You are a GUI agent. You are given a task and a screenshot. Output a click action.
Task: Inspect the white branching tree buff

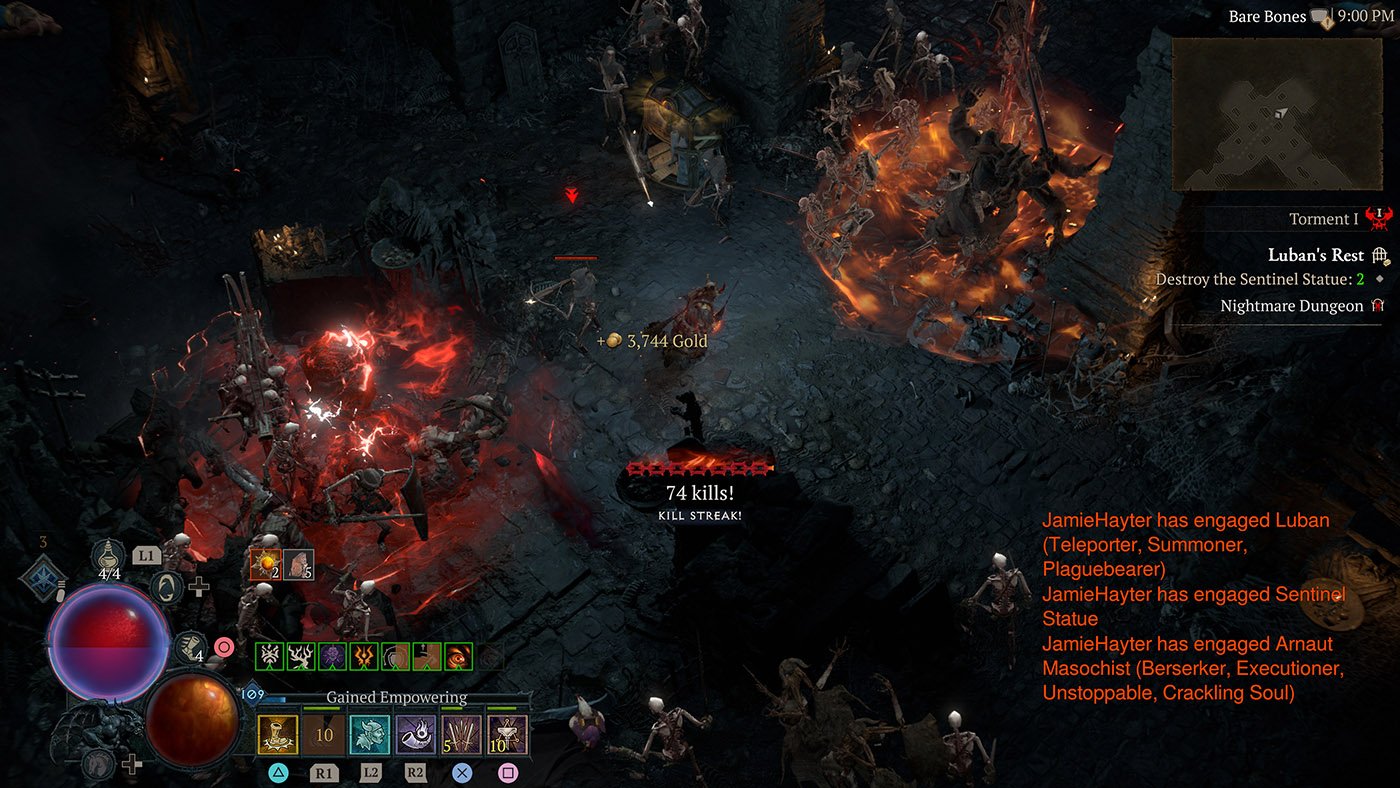coord(300,656)
